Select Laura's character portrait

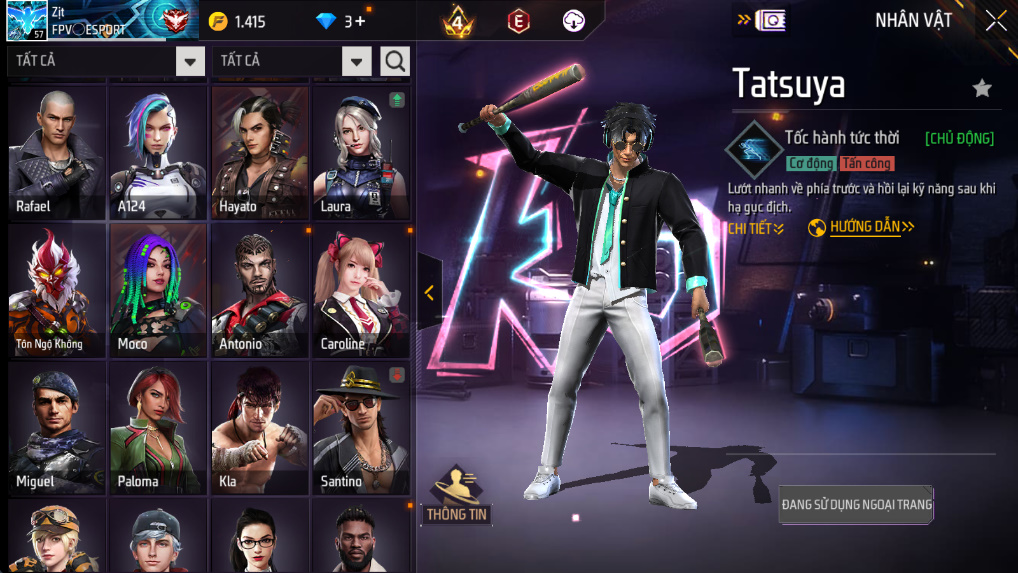[361, 152]
